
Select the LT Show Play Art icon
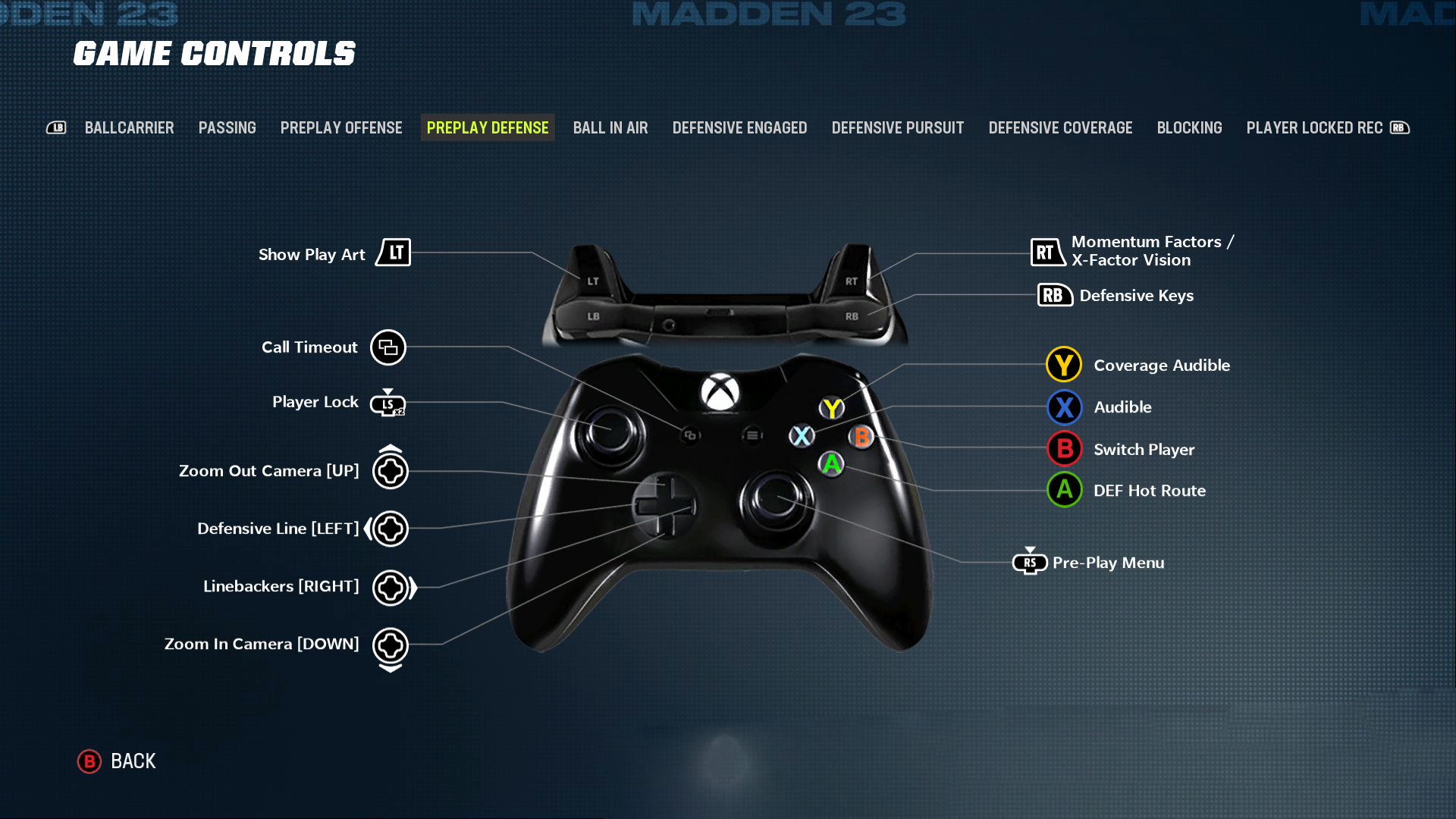(x=394, y=253)
